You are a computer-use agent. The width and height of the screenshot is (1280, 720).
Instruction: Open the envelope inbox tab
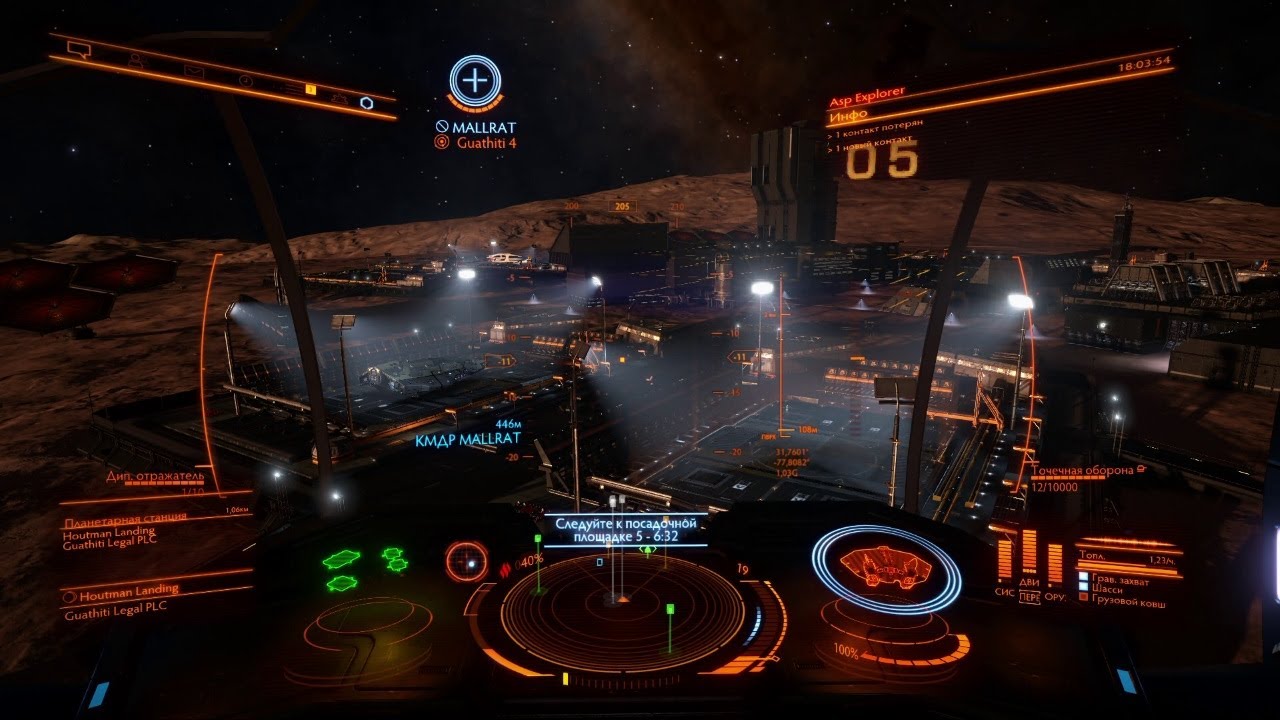coord(193,71)
